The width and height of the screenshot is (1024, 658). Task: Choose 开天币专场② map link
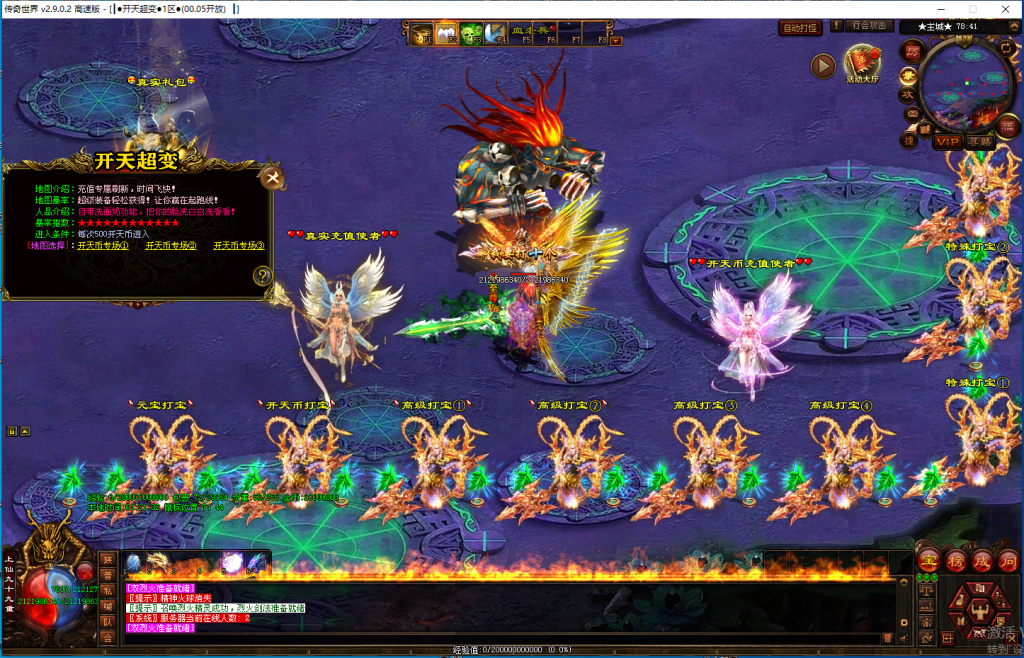click(x=171, y=245)
